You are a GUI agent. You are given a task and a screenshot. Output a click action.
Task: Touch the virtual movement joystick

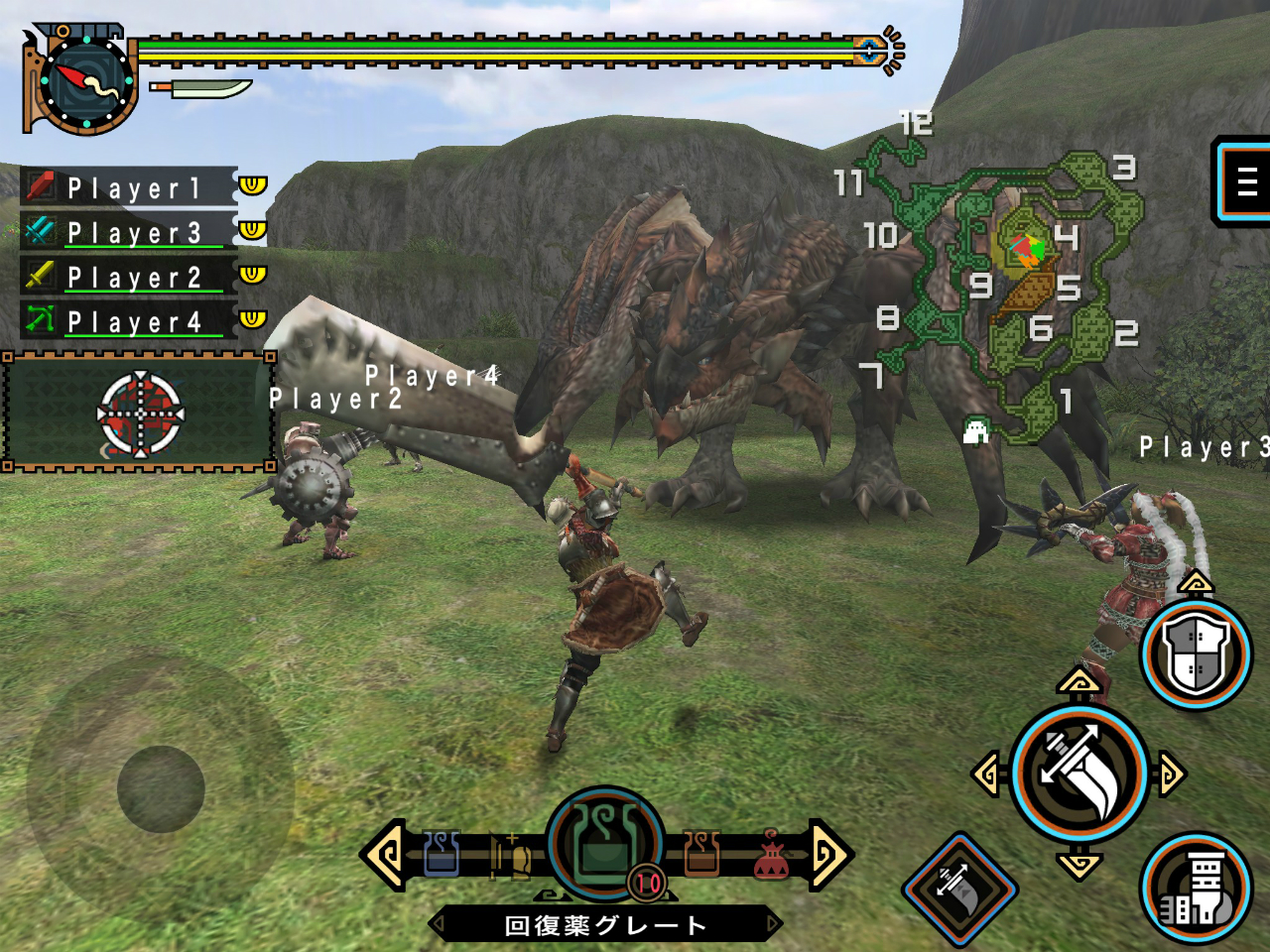[x=161, y=788]
